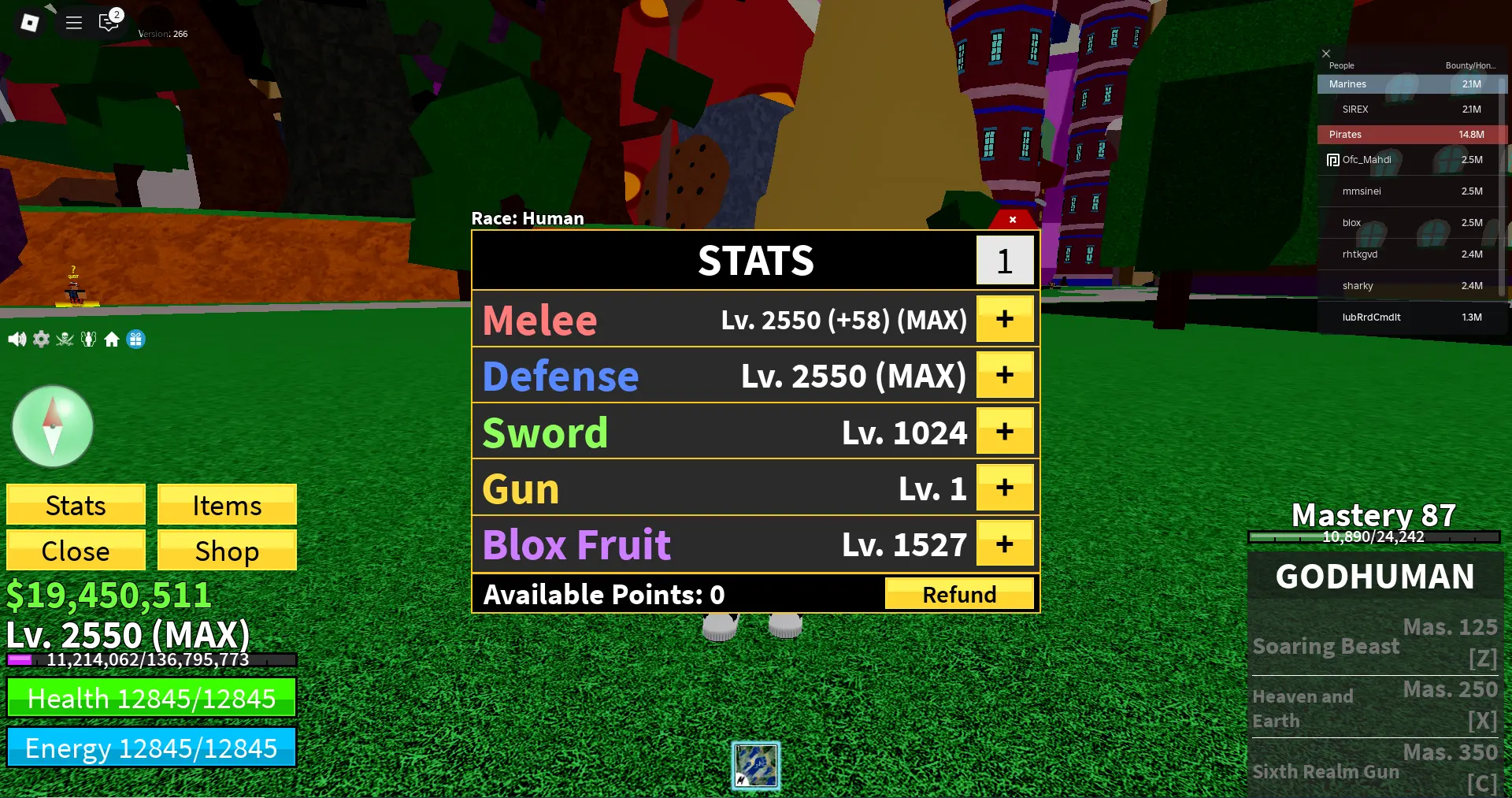Viewport: 1512px width, 798px height.
Task: Collapse the Pirates team in the leaderboard
Action: coord(1410,135)
